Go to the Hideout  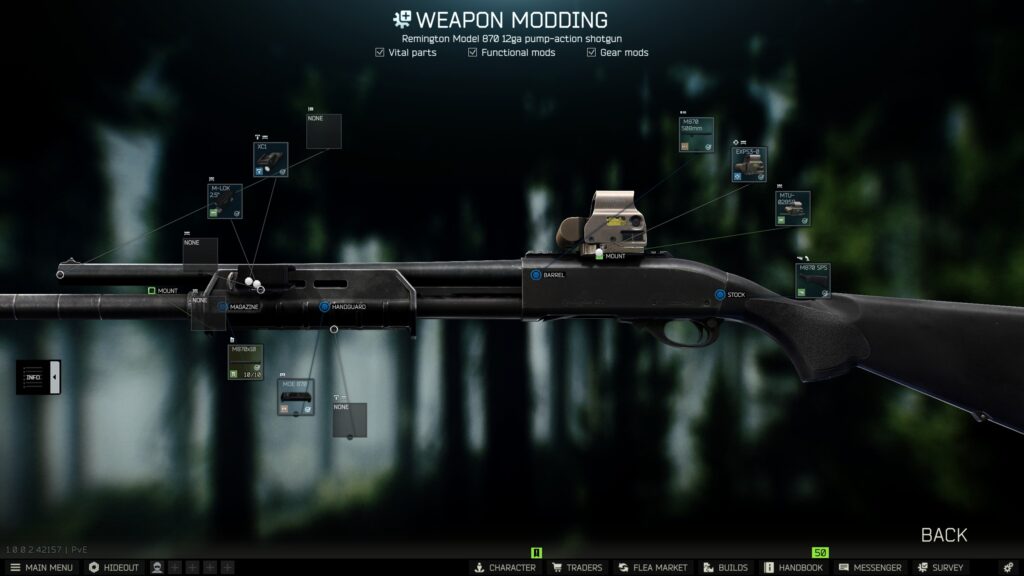(114, 567)
